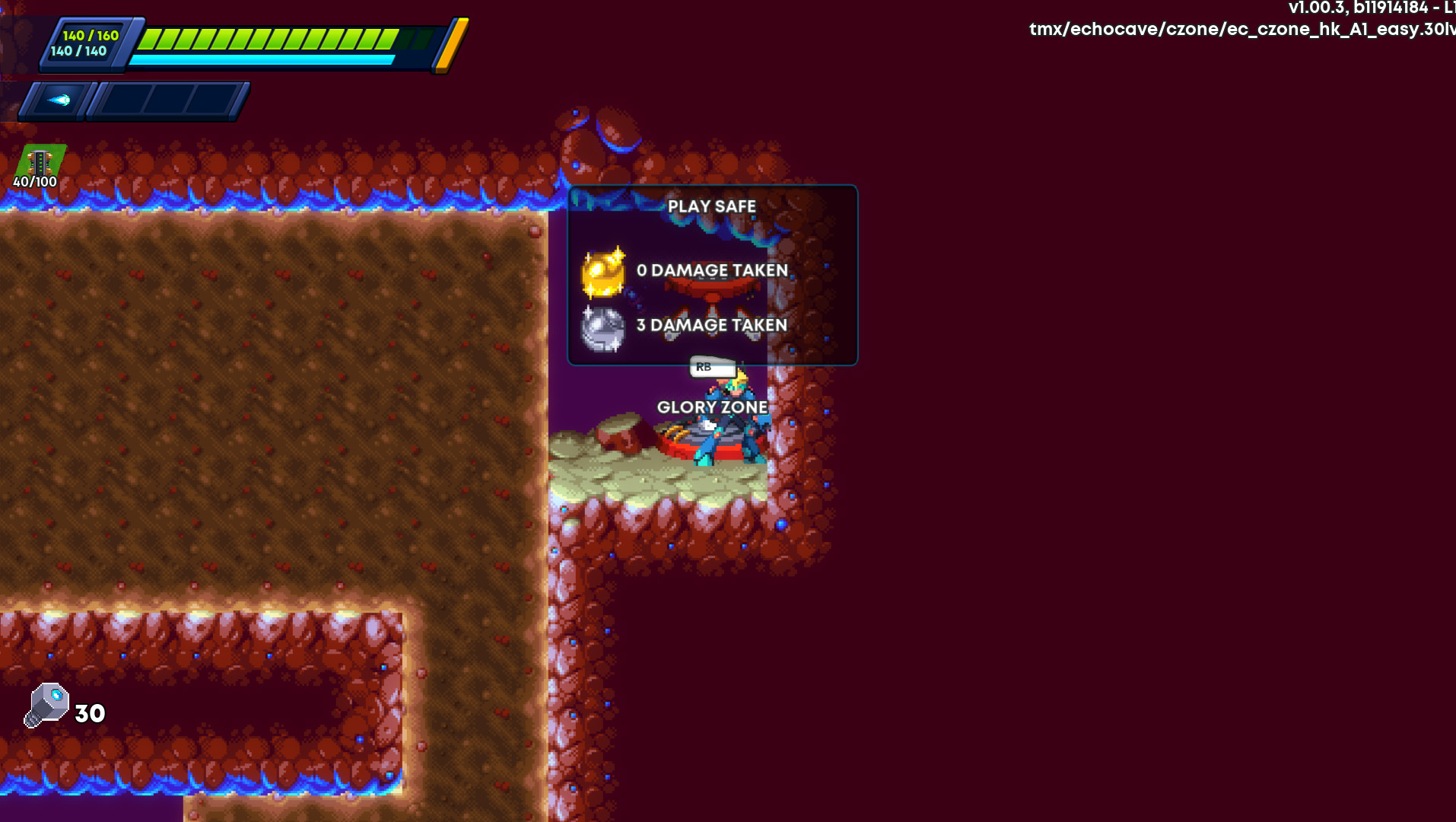Click the Glory Zone label
1456x822 pixels.
tap(712, 407)
